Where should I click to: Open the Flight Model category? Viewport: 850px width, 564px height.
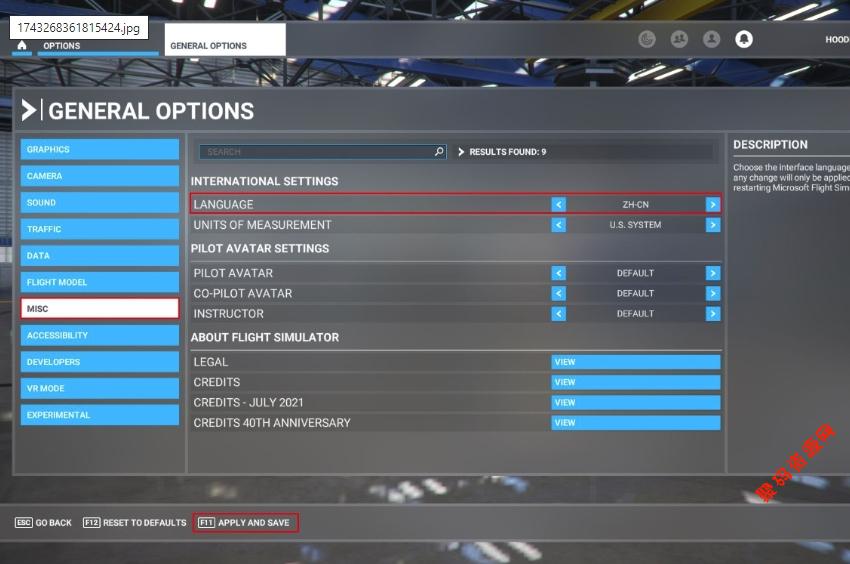[x=99, y=282]
